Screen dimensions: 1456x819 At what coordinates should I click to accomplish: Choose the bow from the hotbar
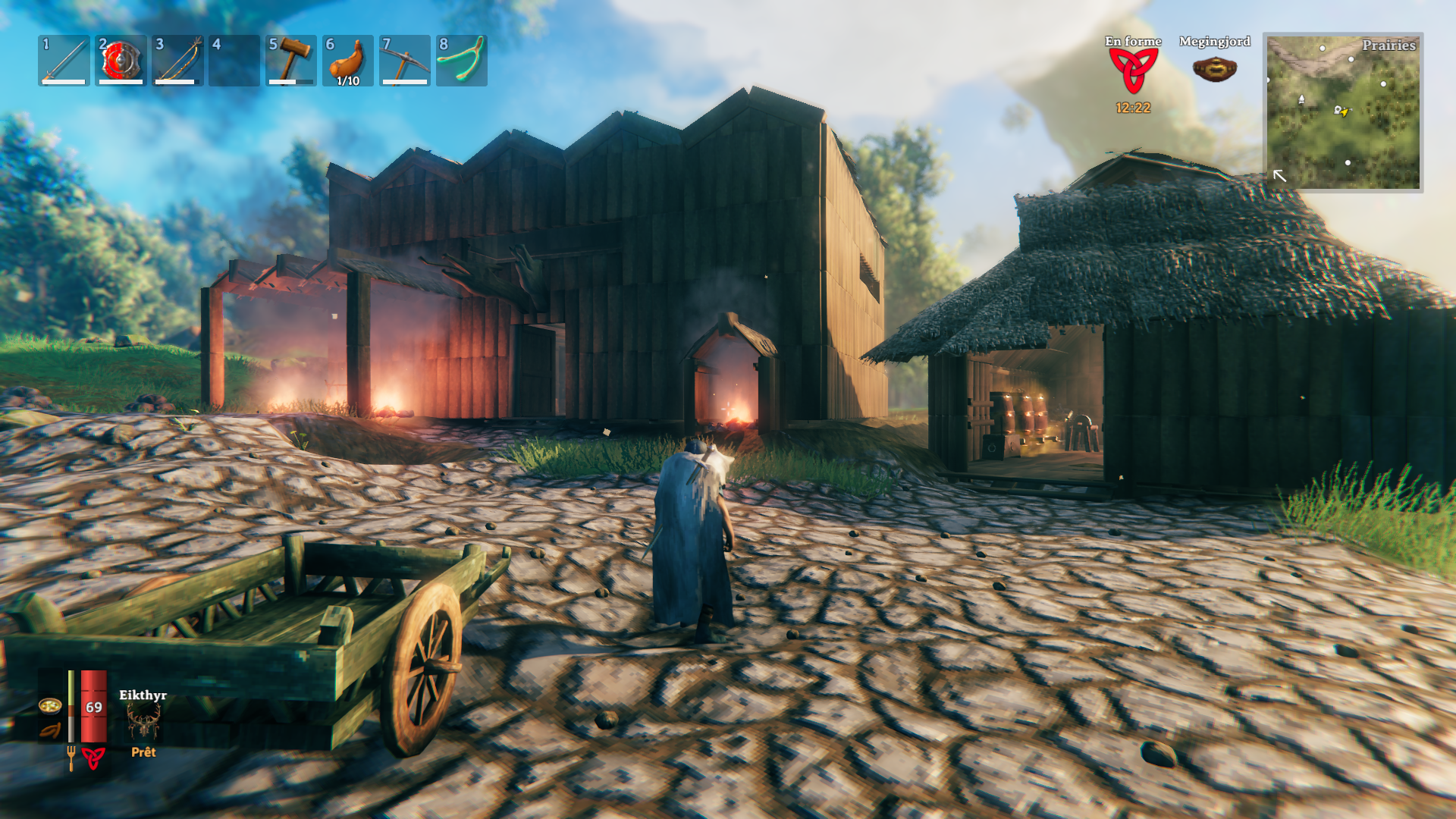coord(177,61)
